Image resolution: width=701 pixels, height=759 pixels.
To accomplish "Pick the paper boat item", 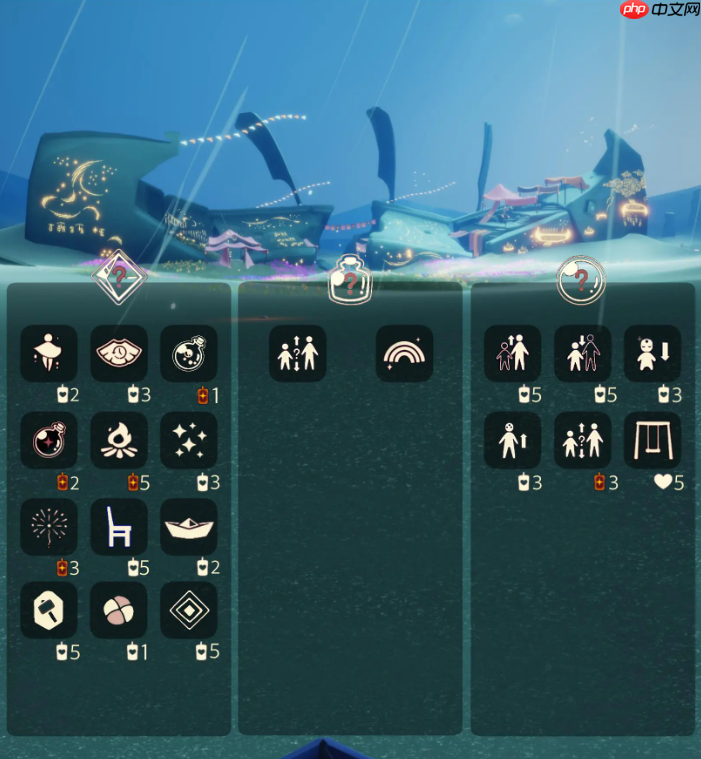I will click(189, 526).
